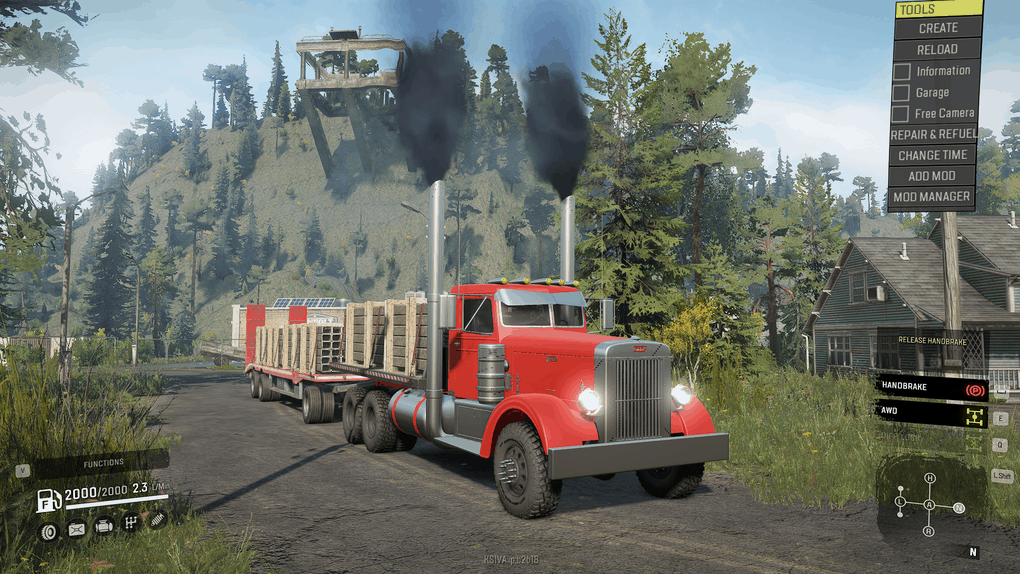
Task: Select the suspension spring icon
Action: 157,520
